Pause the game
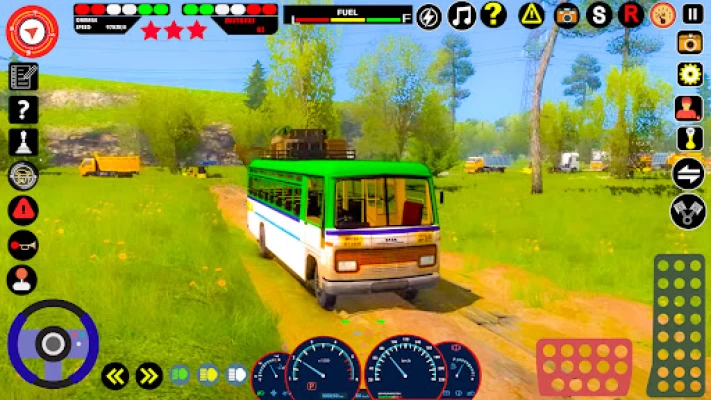The width and height of the screenshot is (711, 400). click(692, 14)
